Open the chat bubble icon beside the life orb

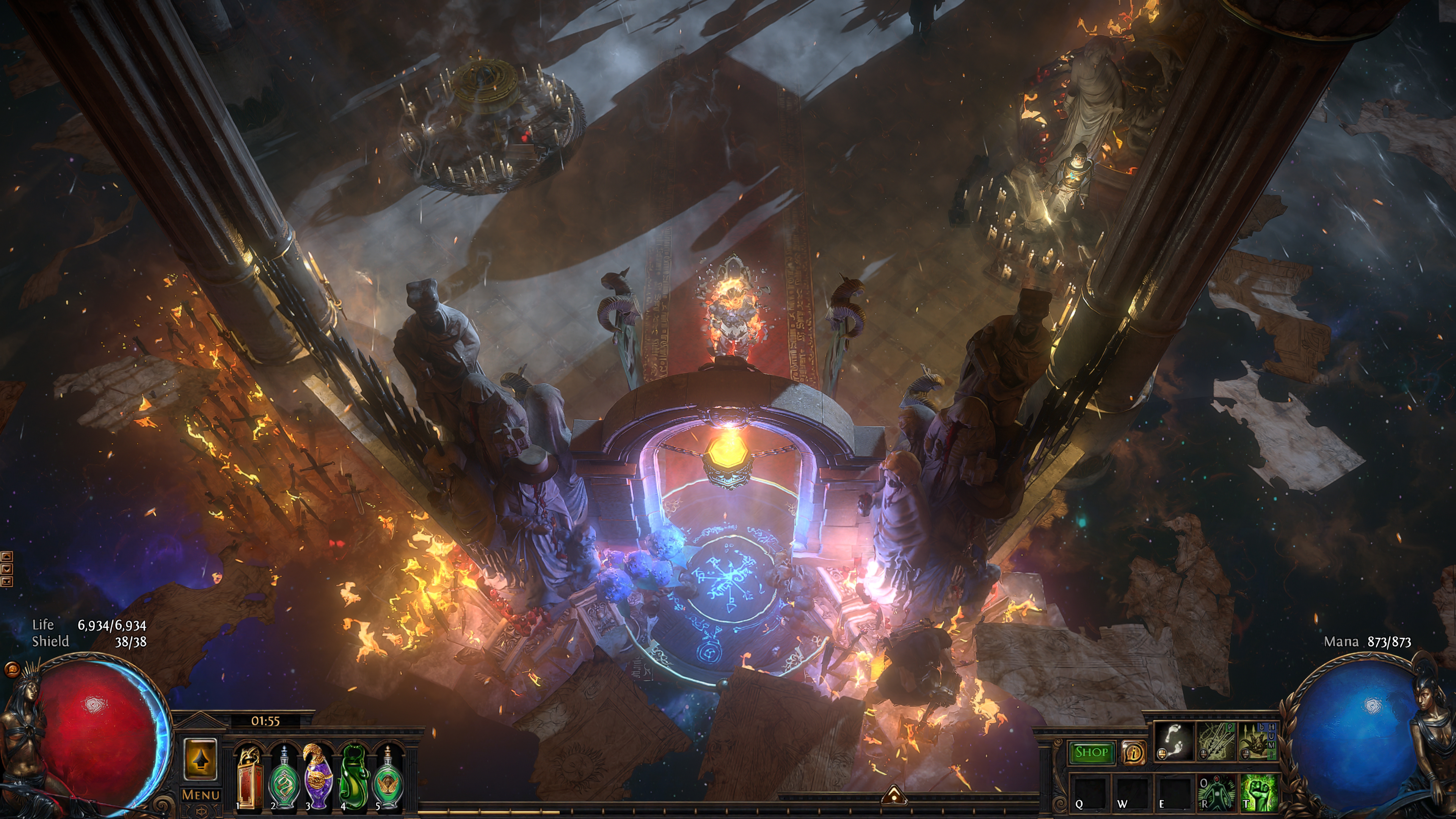[x=11, y=670]
